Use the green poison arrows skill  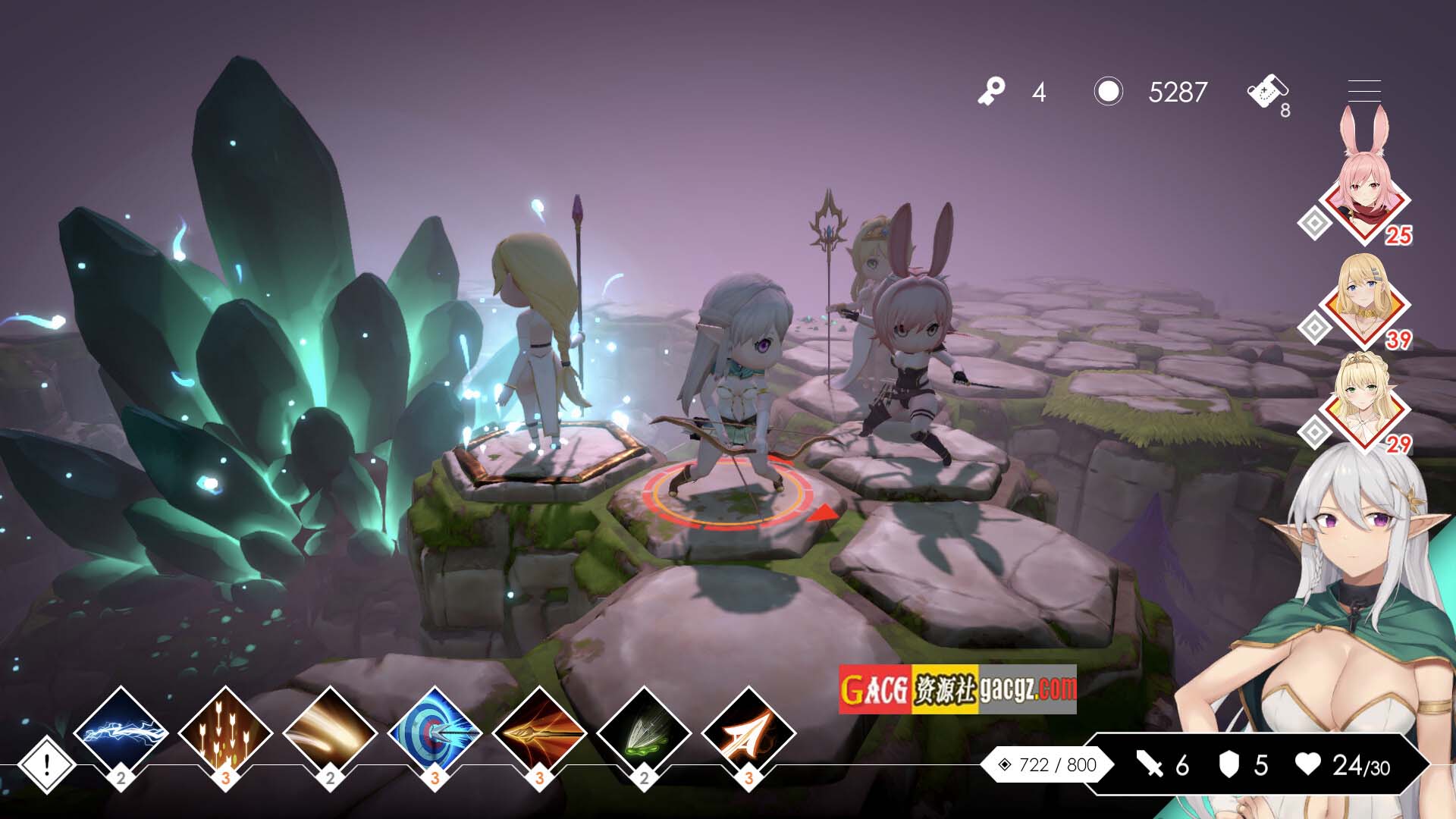coord(644,733)
